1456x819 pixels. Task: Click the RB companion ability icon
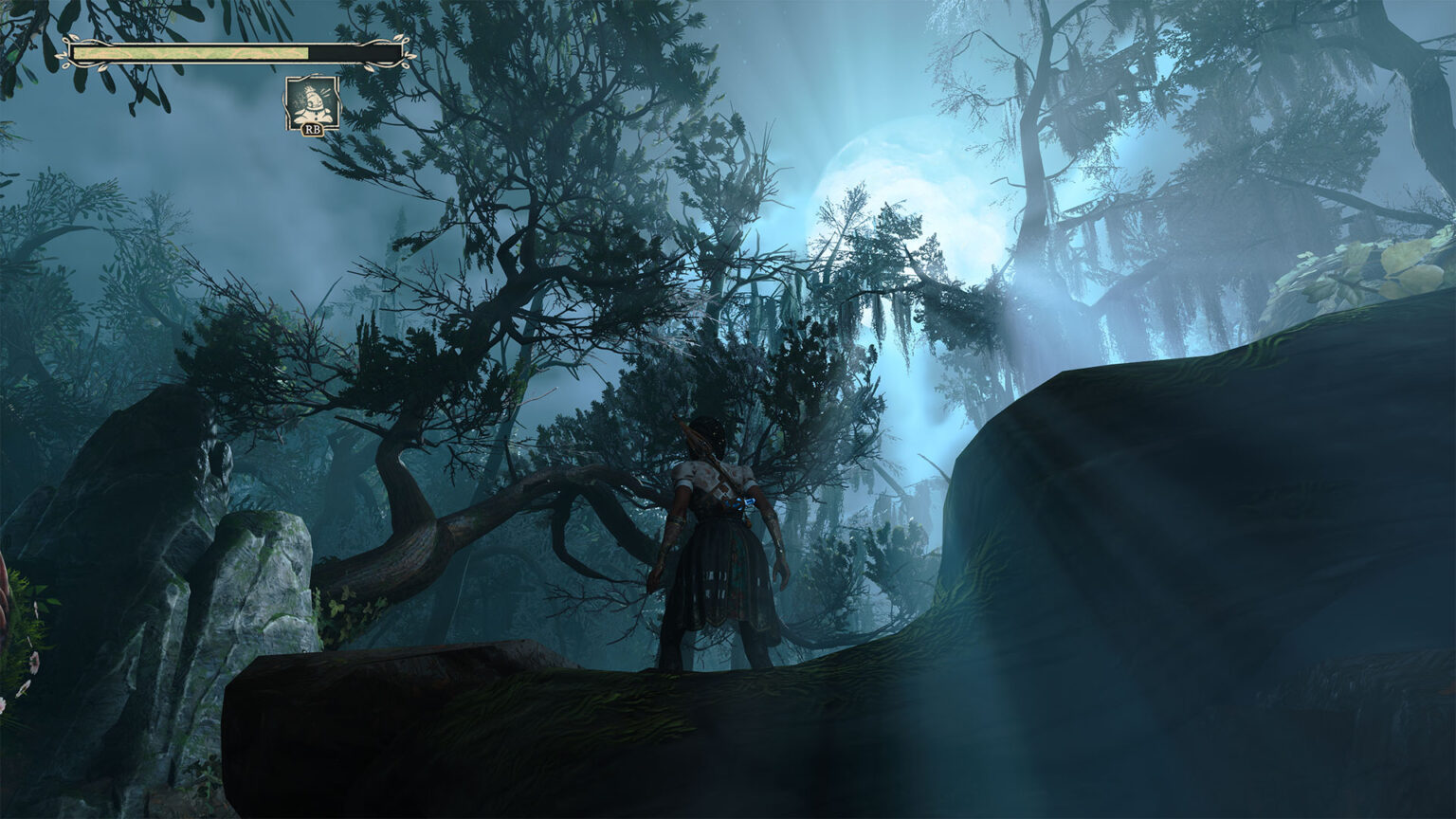311,104
